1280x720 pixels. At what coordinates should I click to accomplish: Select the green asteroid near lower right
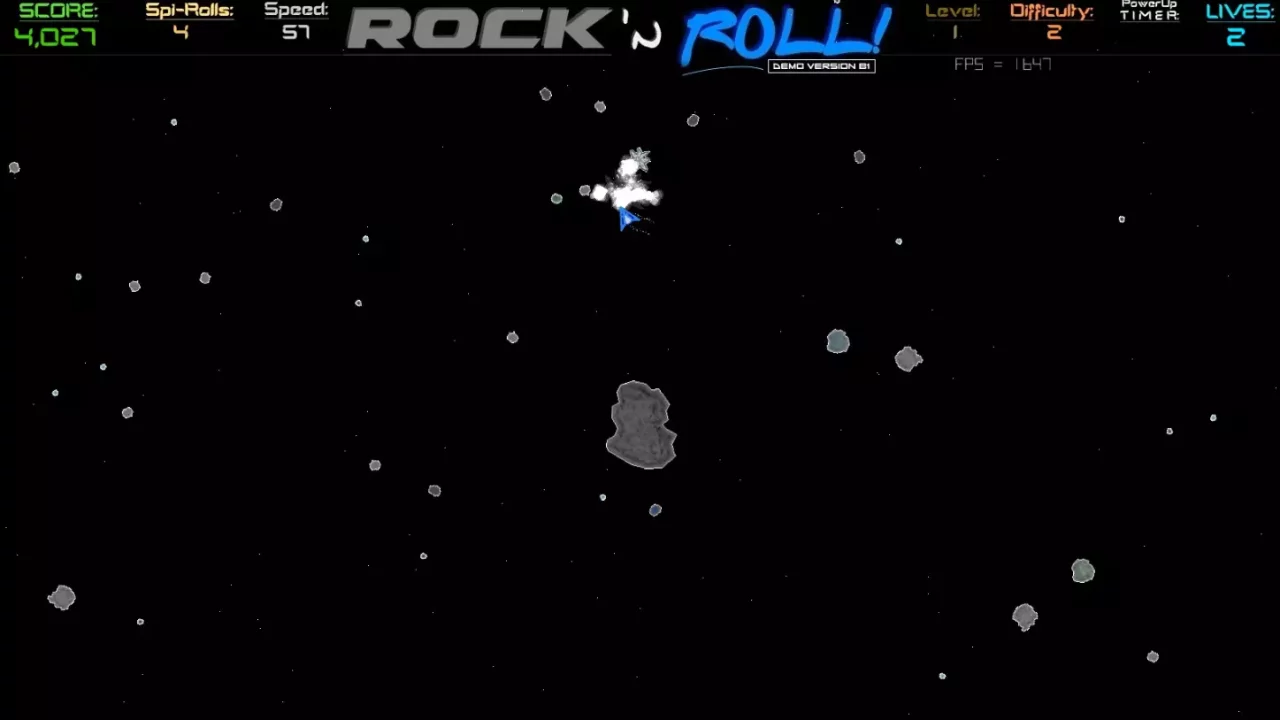1083,570
